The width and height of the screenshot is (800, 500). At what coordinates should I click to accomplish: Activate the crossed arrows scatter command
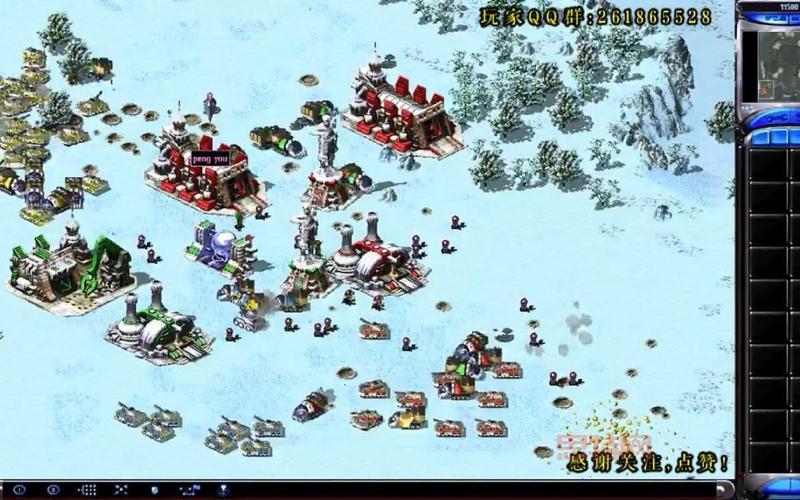(x=122, y=489)
